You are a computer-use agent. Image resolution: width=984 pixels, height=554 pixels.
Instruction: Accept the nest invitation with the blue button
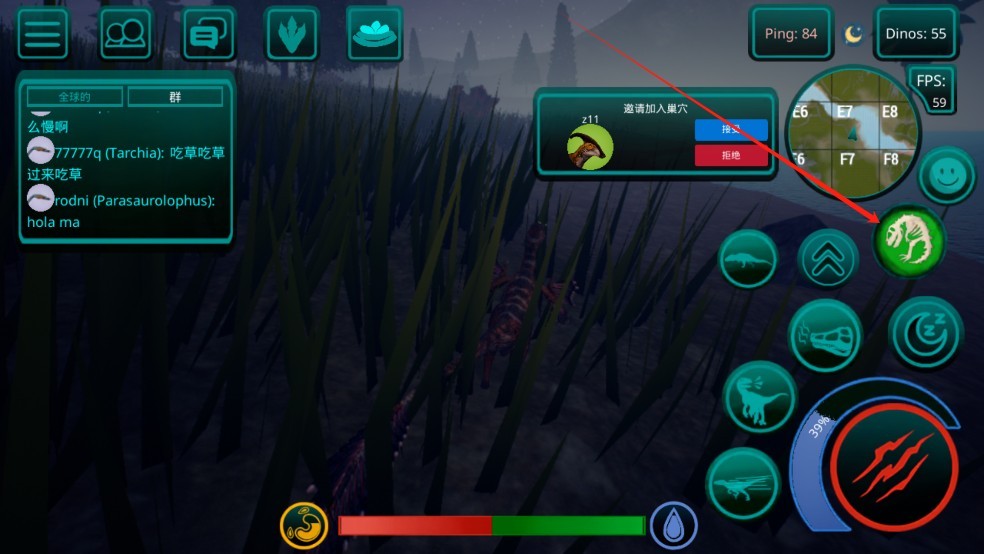point(731,130)
